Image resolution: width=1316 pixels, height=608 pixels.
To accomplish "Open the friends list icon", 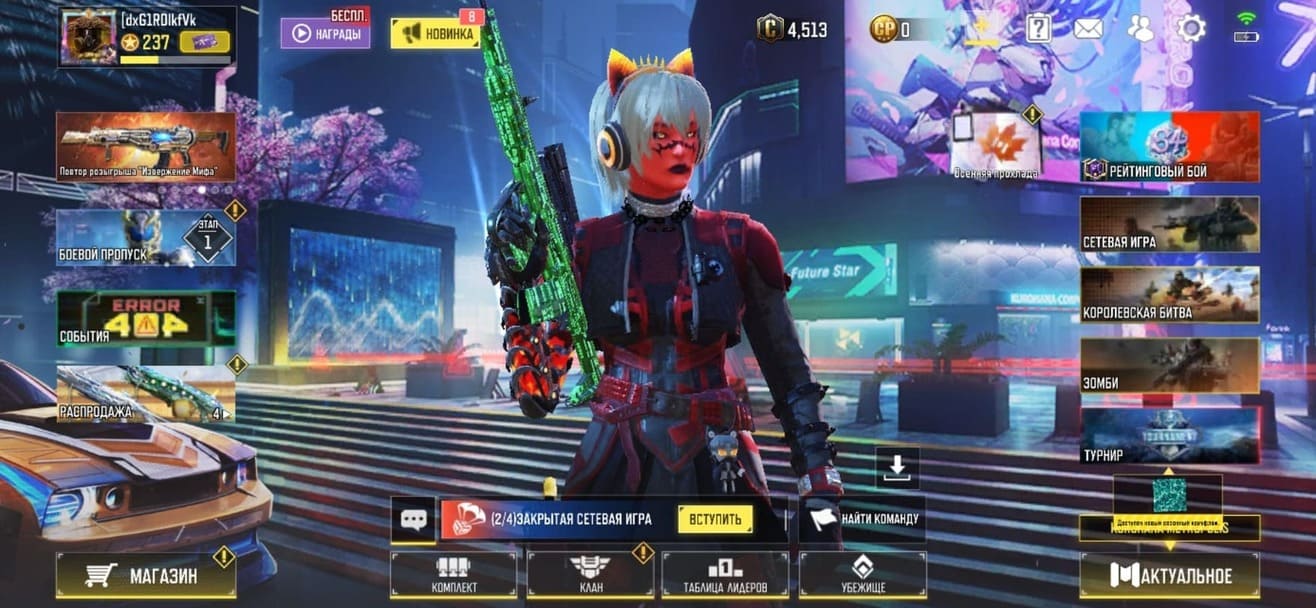I will point(1140,28).
